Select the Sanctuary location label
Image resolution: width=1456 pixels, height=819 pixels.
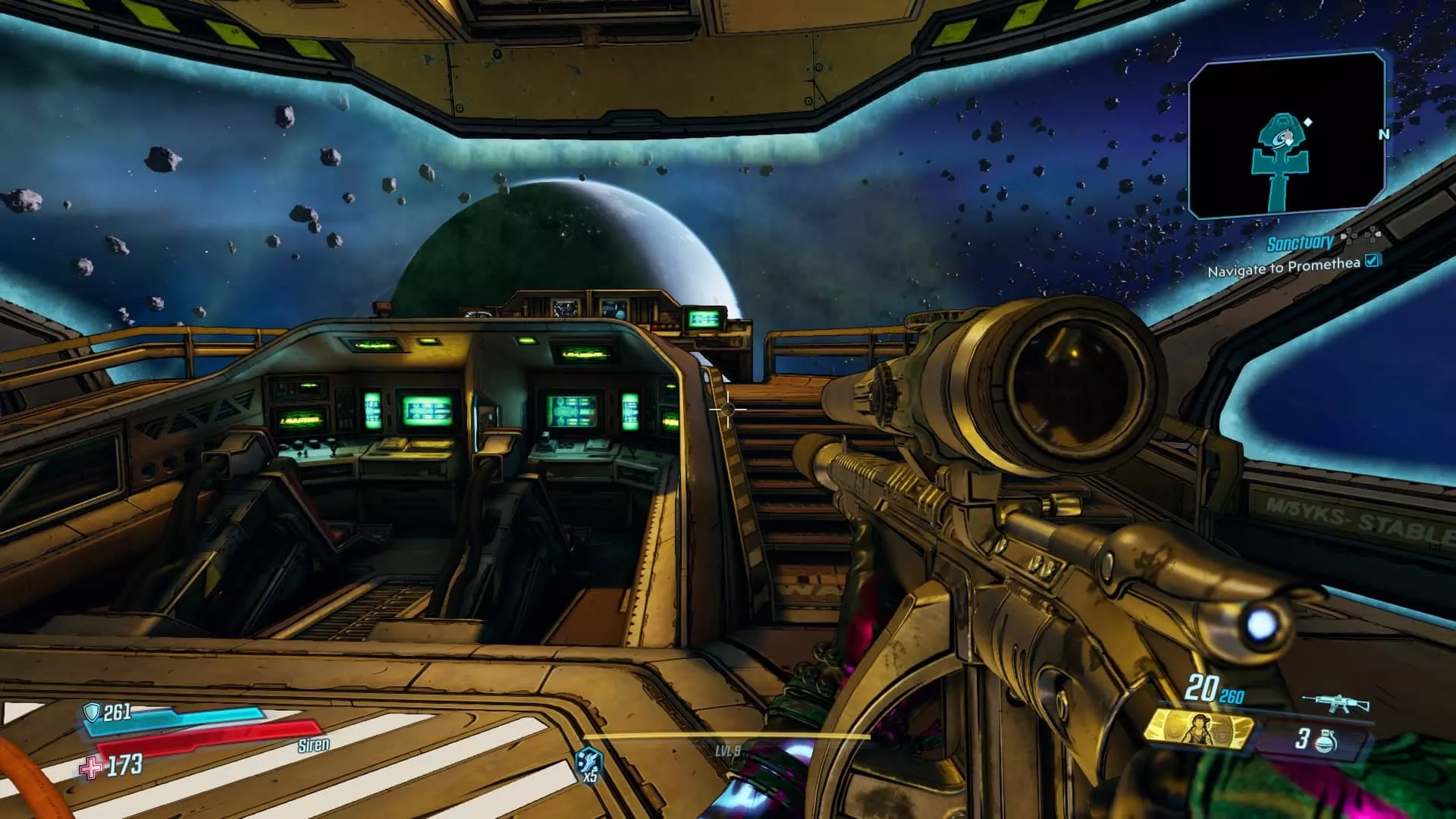click(1301, 243)
